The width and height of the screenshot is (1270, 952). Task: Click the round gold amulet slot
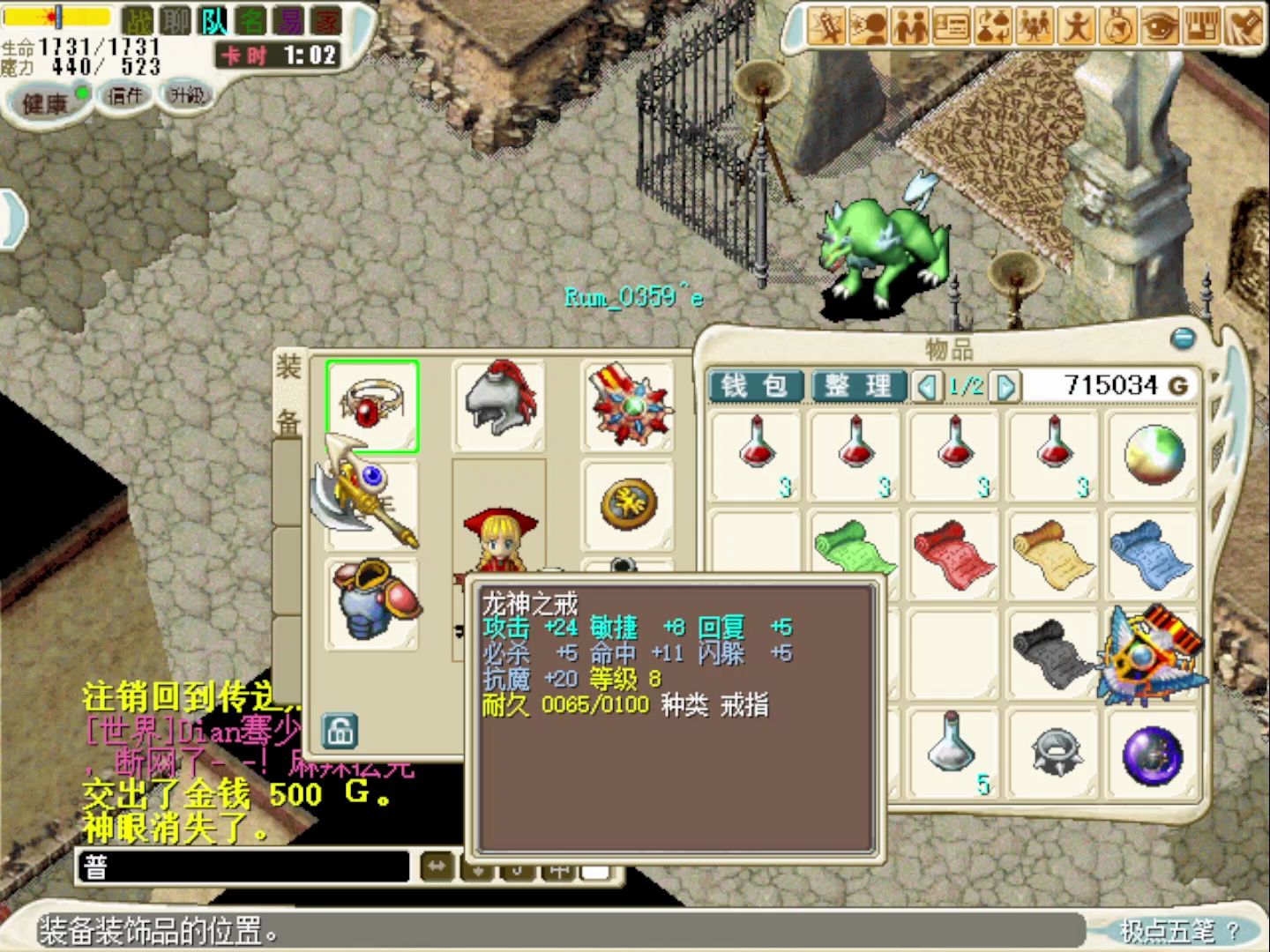pyautogui.click(x=628, y=504)
